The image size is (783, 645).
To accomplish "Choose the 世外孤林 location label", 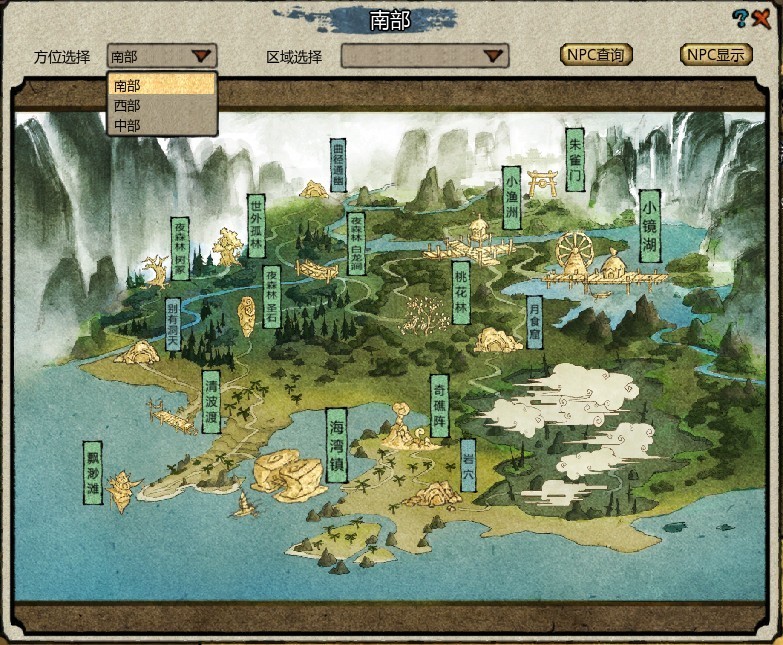I will pyautogui.click(x=256, y=228).
